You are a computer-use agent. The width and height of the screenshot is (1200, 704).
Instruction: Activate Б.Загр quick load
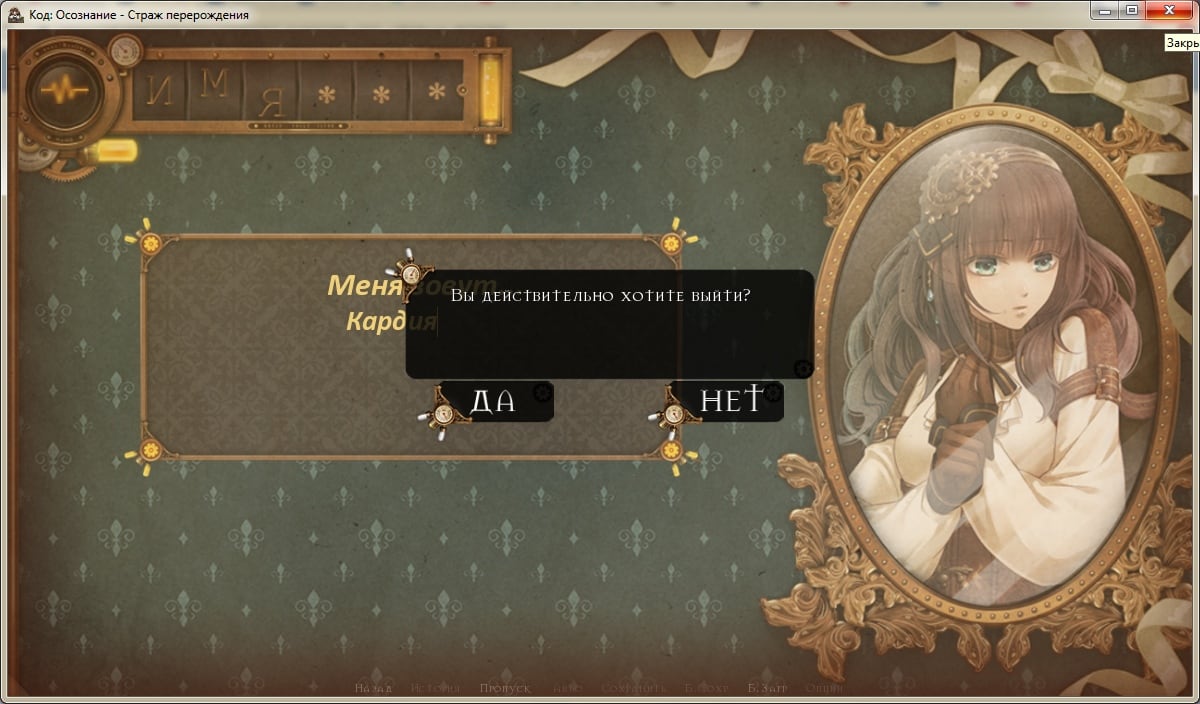point(768,689)
